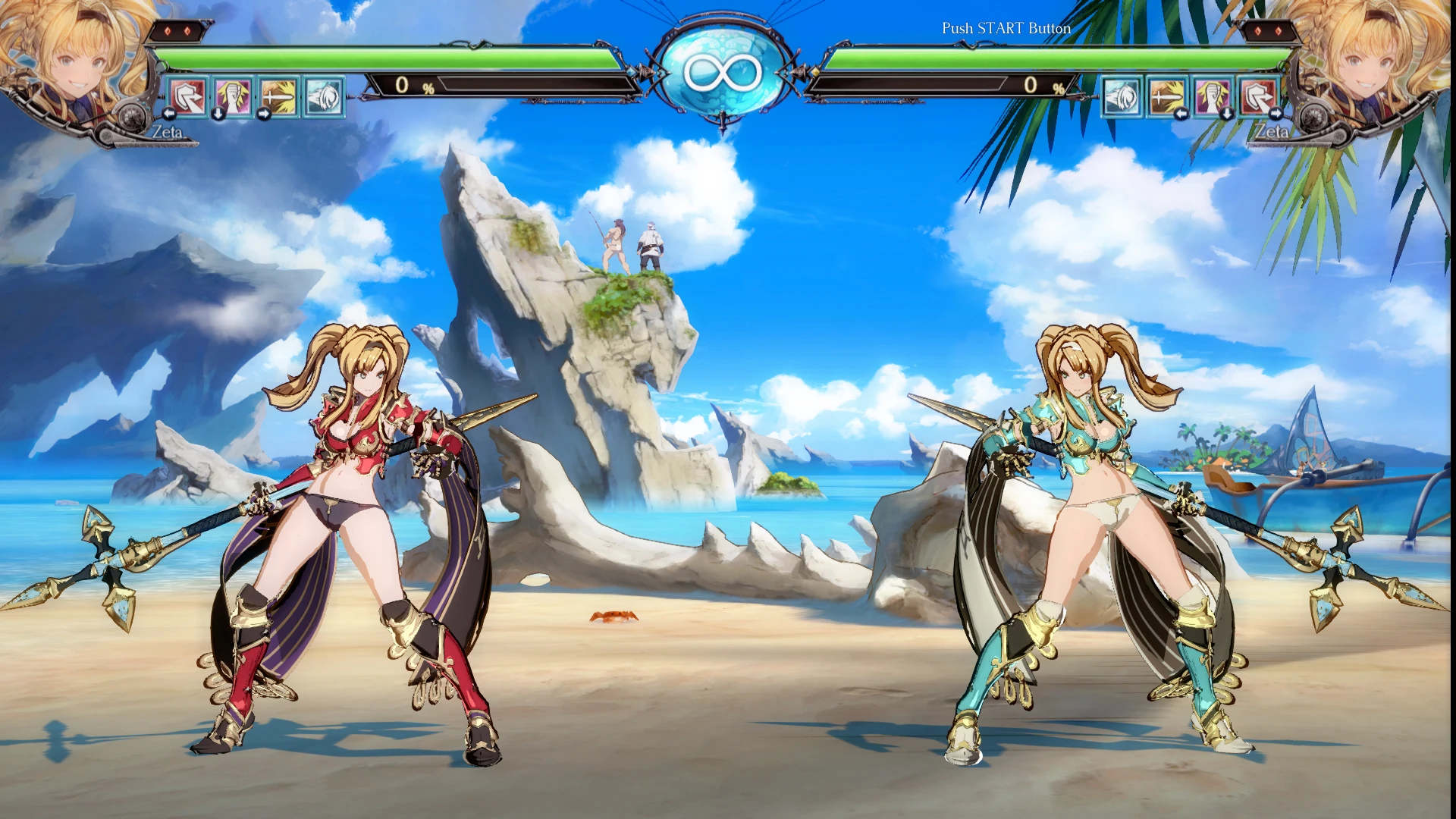
Task: Click Player 2's yellow sword skill icon
Action: (1166, 97)
